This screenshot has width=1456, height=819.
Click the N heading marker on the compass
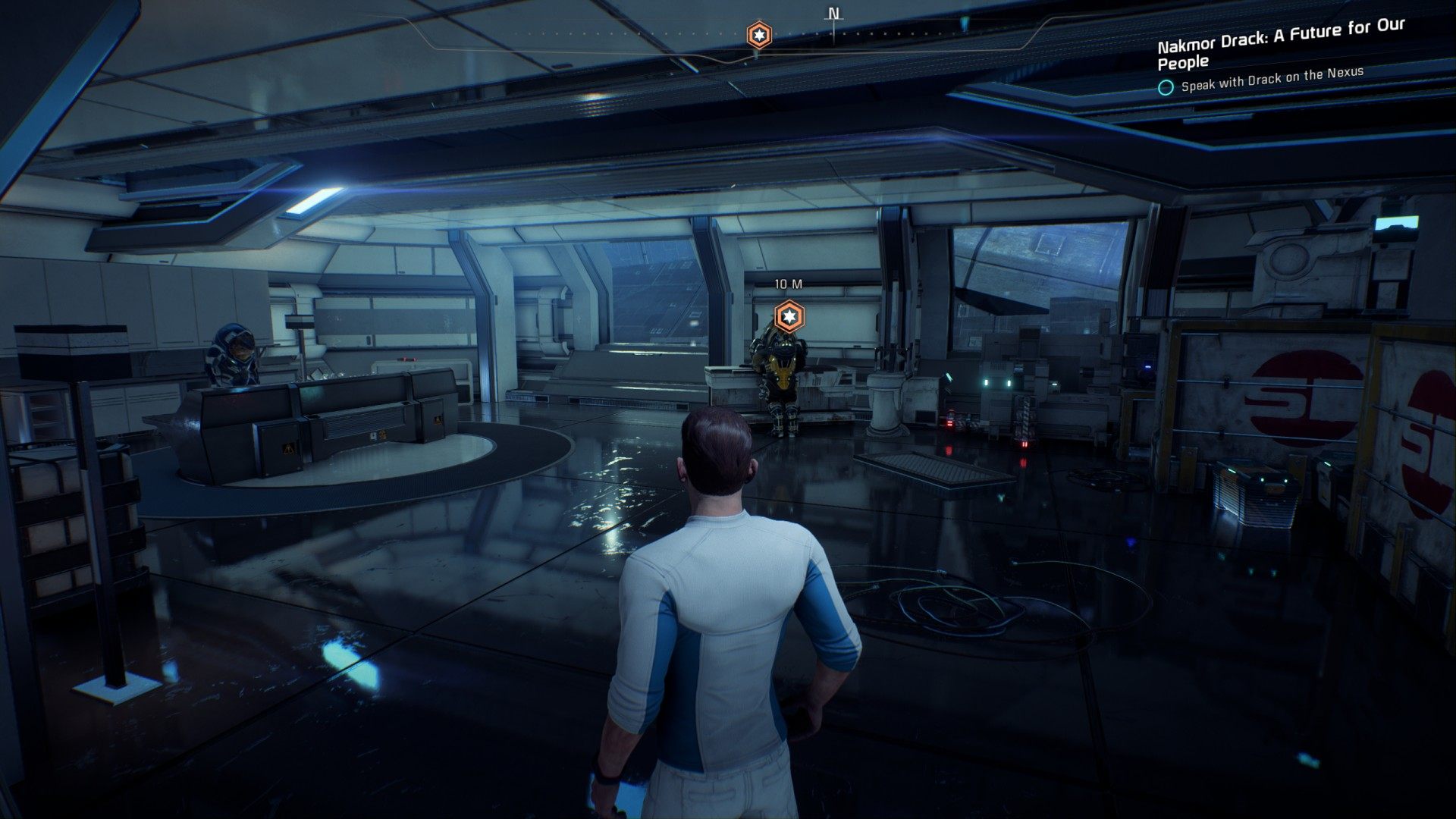coord(833,14)
